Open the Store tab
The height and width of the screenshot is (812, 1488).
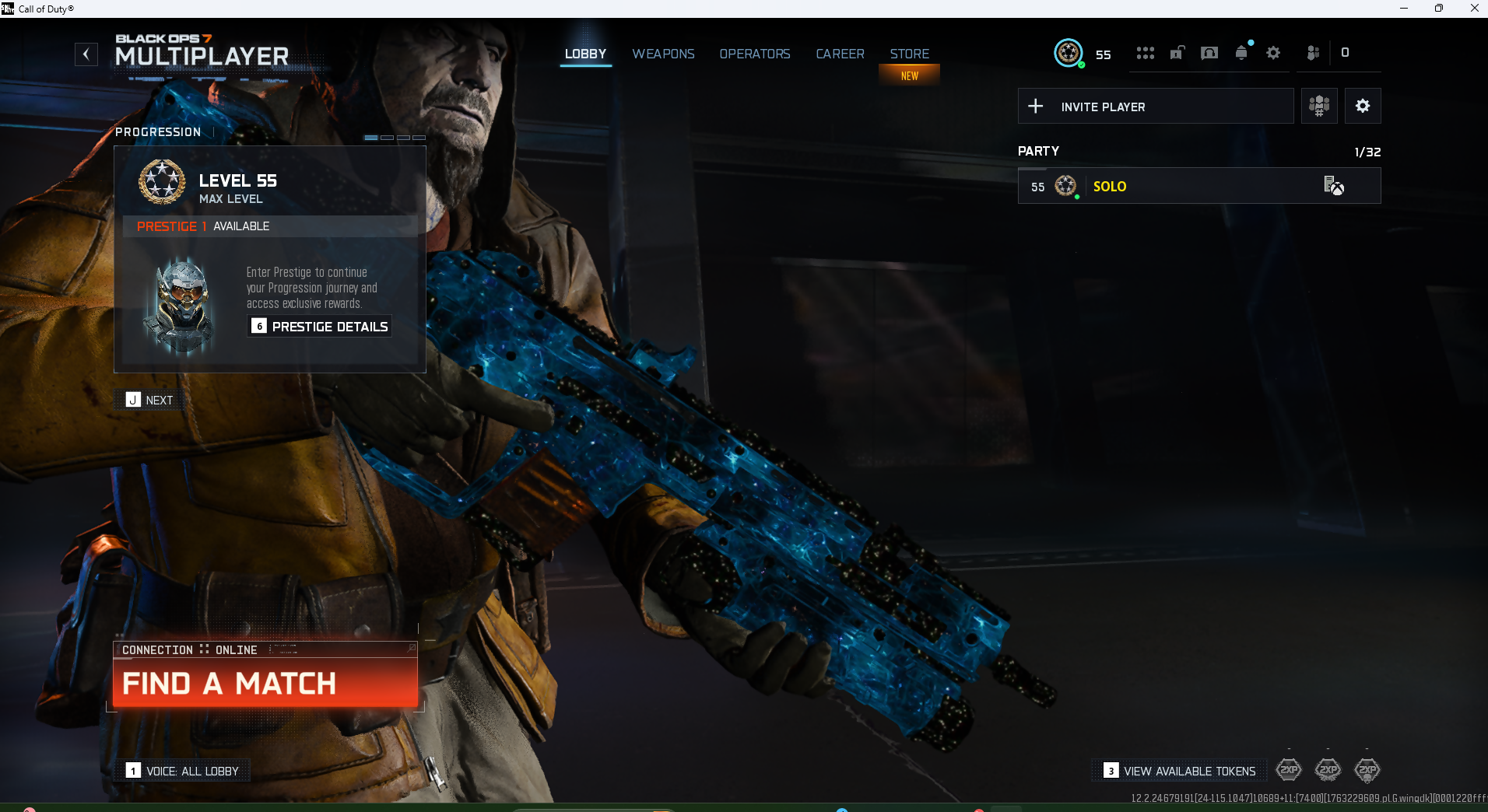(x=909, y=54)
